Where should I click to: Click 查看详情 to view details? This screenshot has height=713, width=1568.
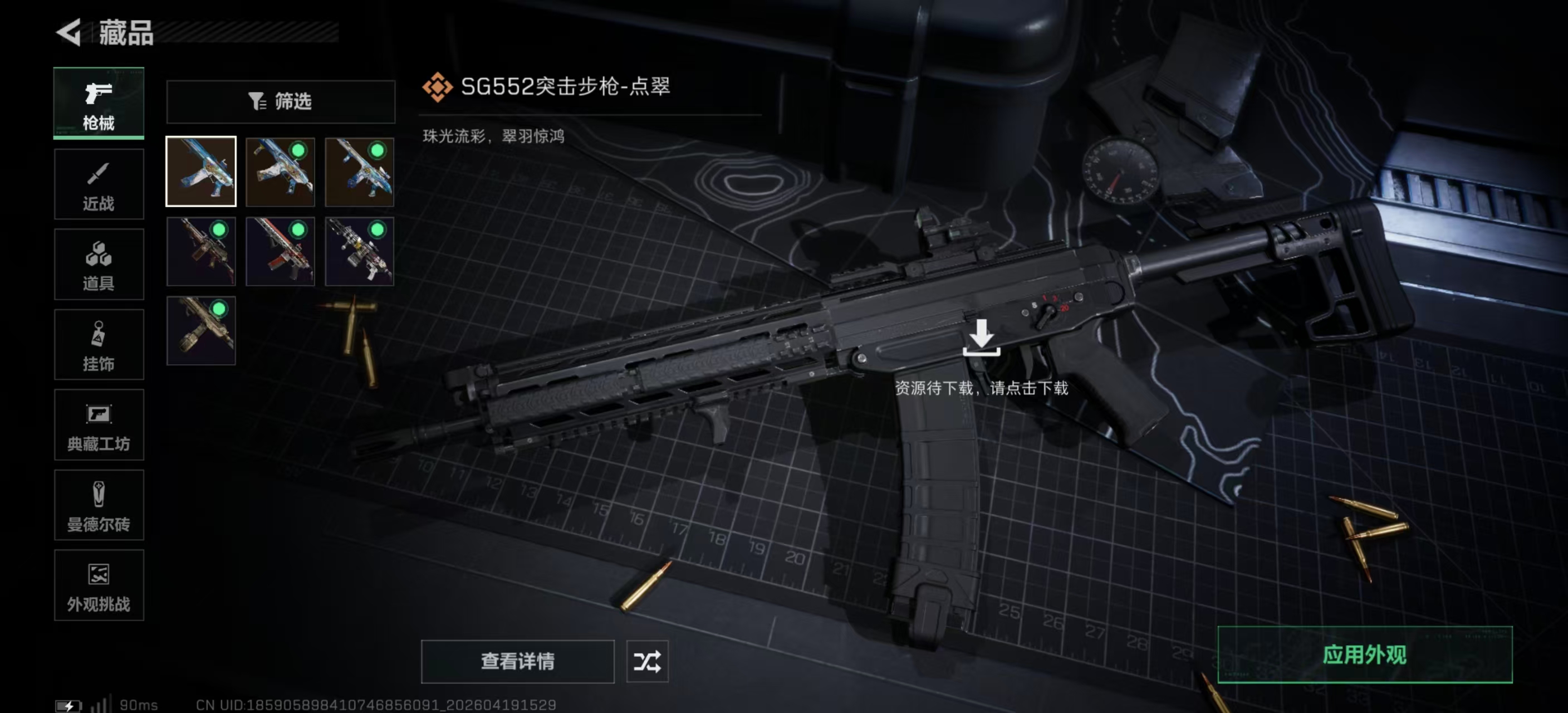point(517,661)
